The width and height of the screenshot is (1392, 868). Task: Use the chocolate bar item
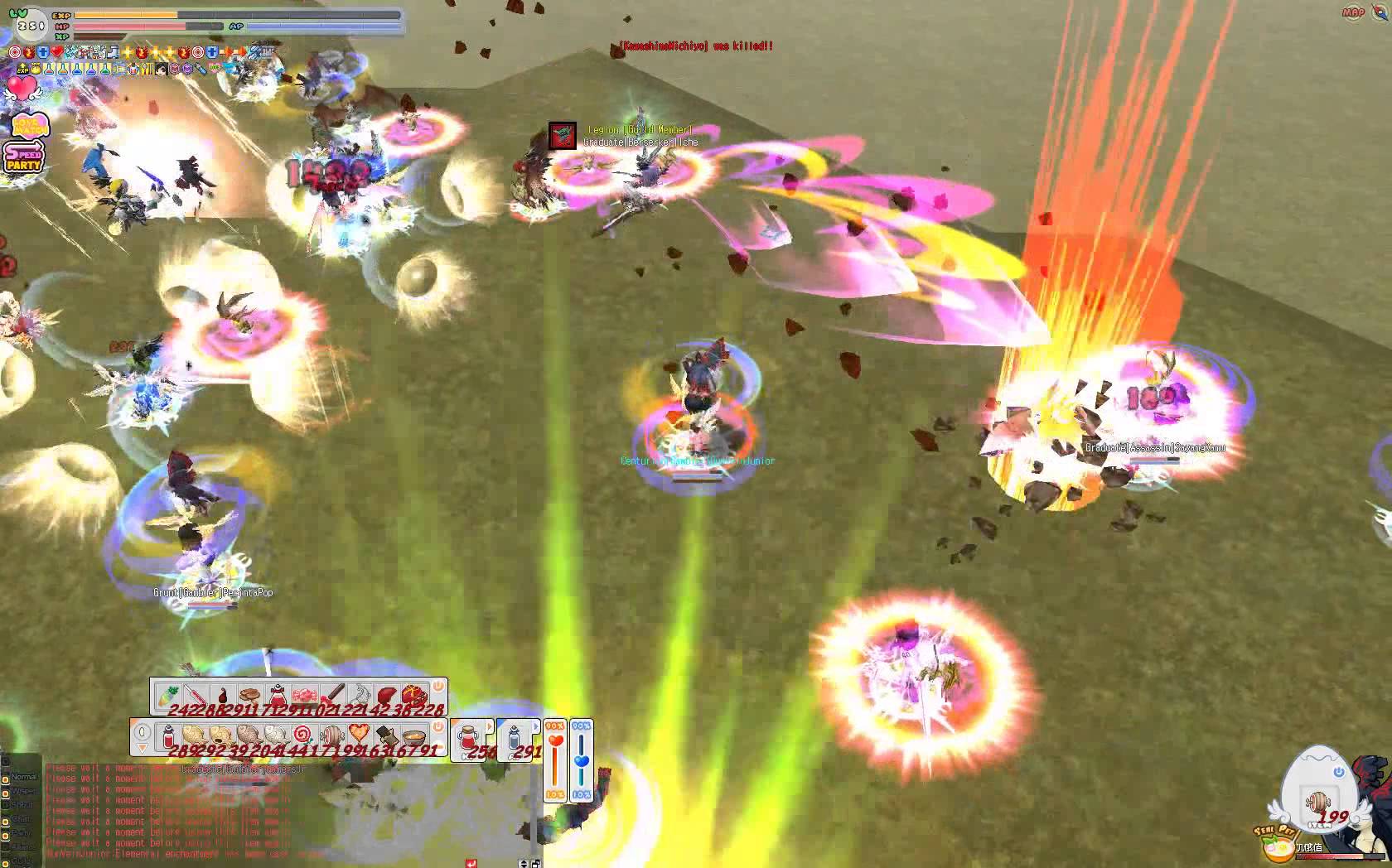coord(385,735)
